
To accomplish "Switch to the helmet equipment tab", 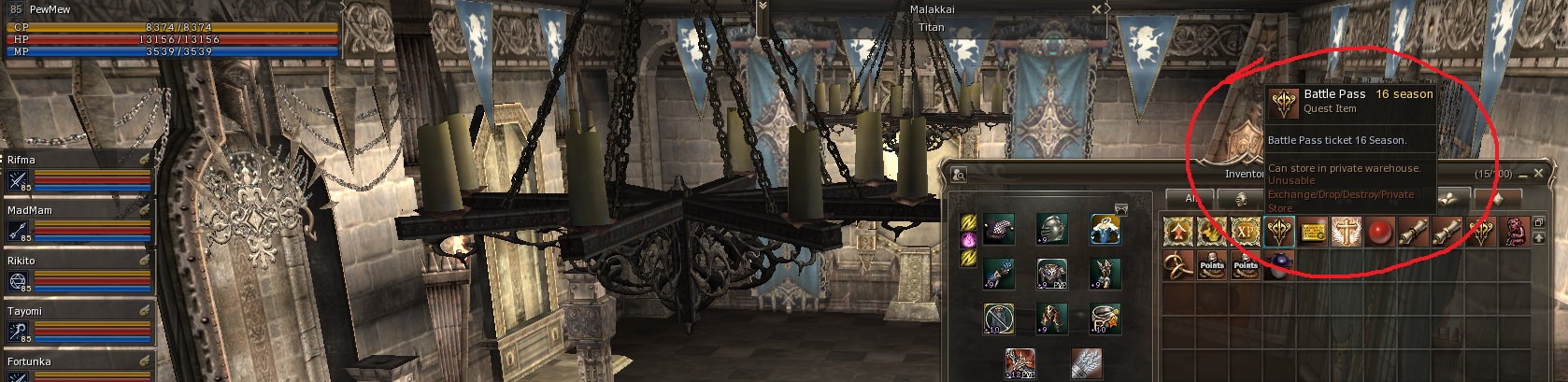I will [1241, 198].
